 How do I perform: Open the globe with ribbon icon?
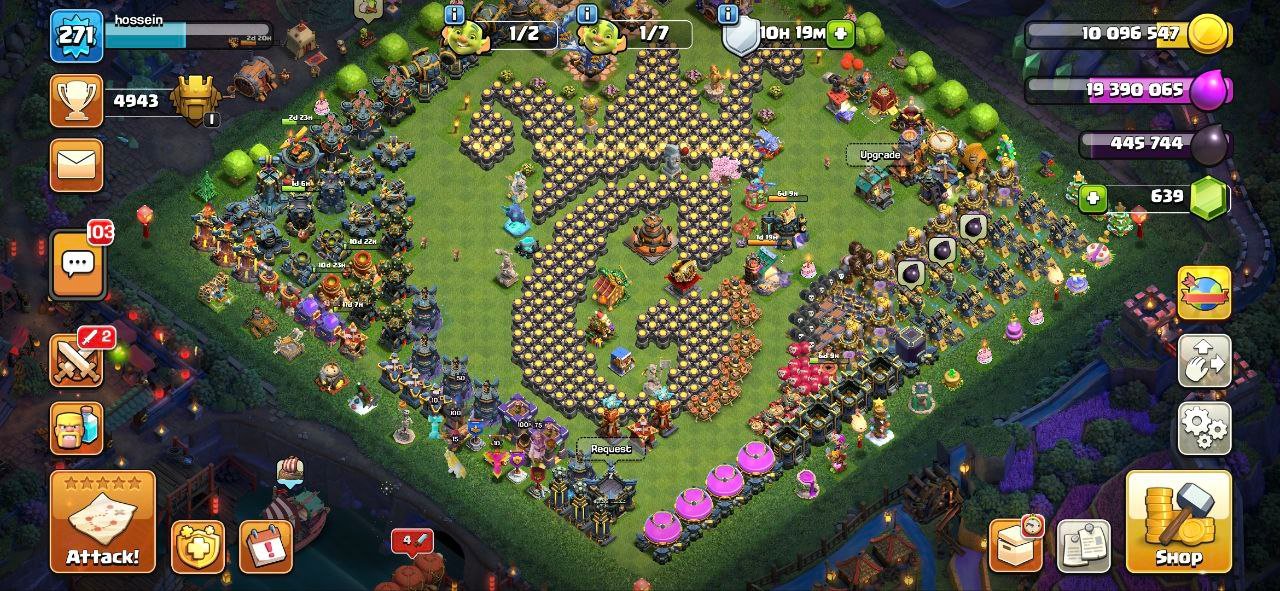coord(1204,293)
